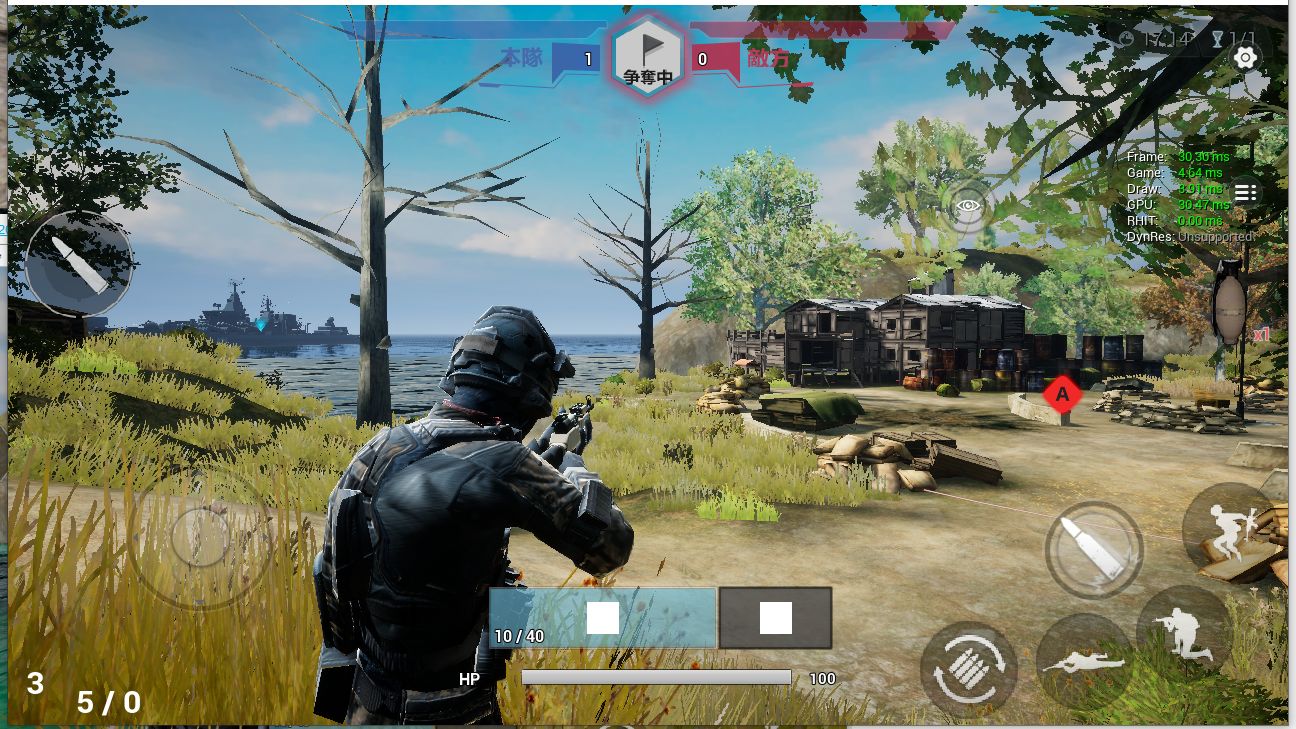Reload using the circular-arrows ammo button
The image size is (1296, 729).
click(x=968, y=669)
